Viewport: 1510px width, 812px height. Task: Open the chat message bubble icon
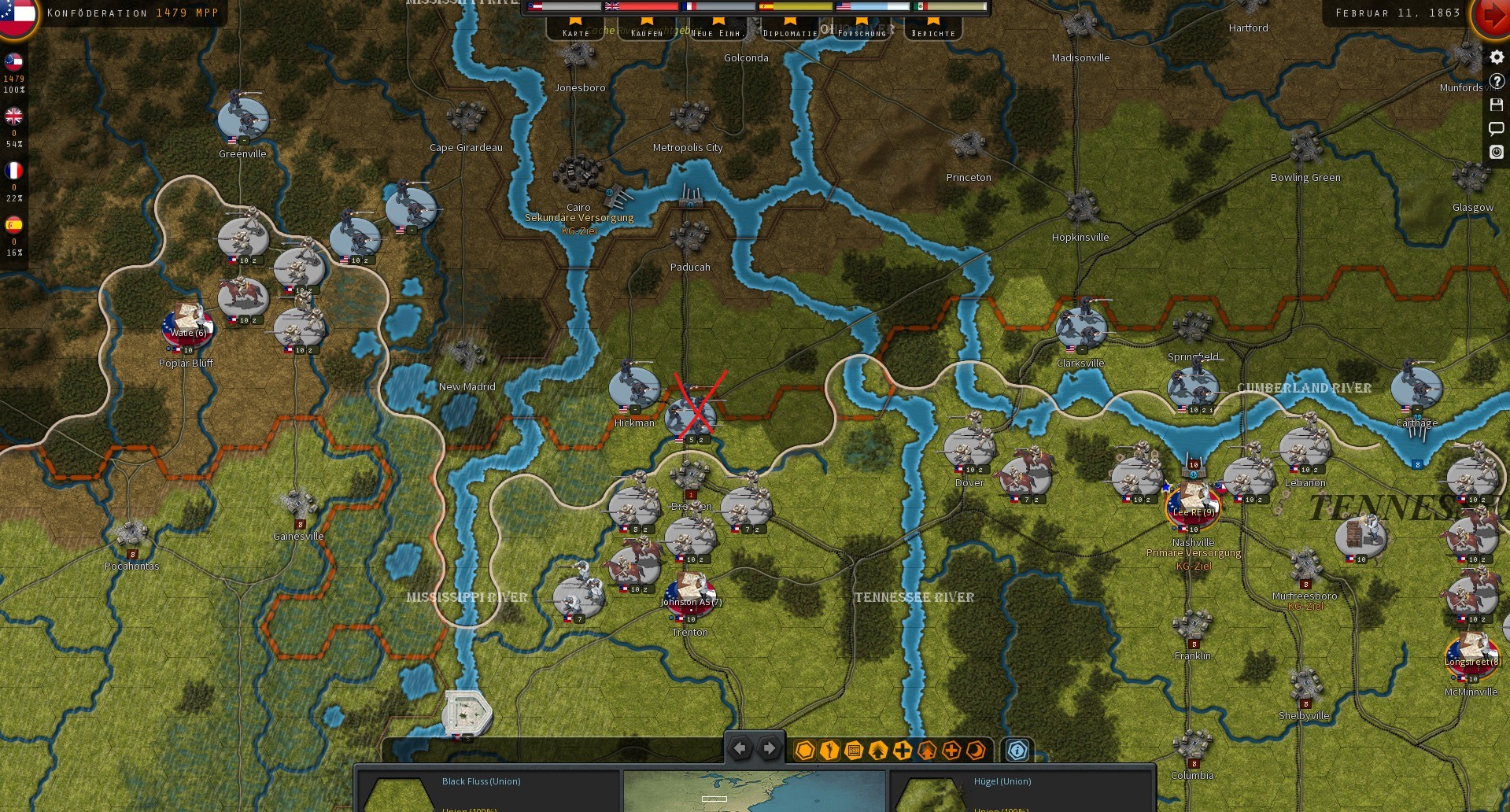1496,127
